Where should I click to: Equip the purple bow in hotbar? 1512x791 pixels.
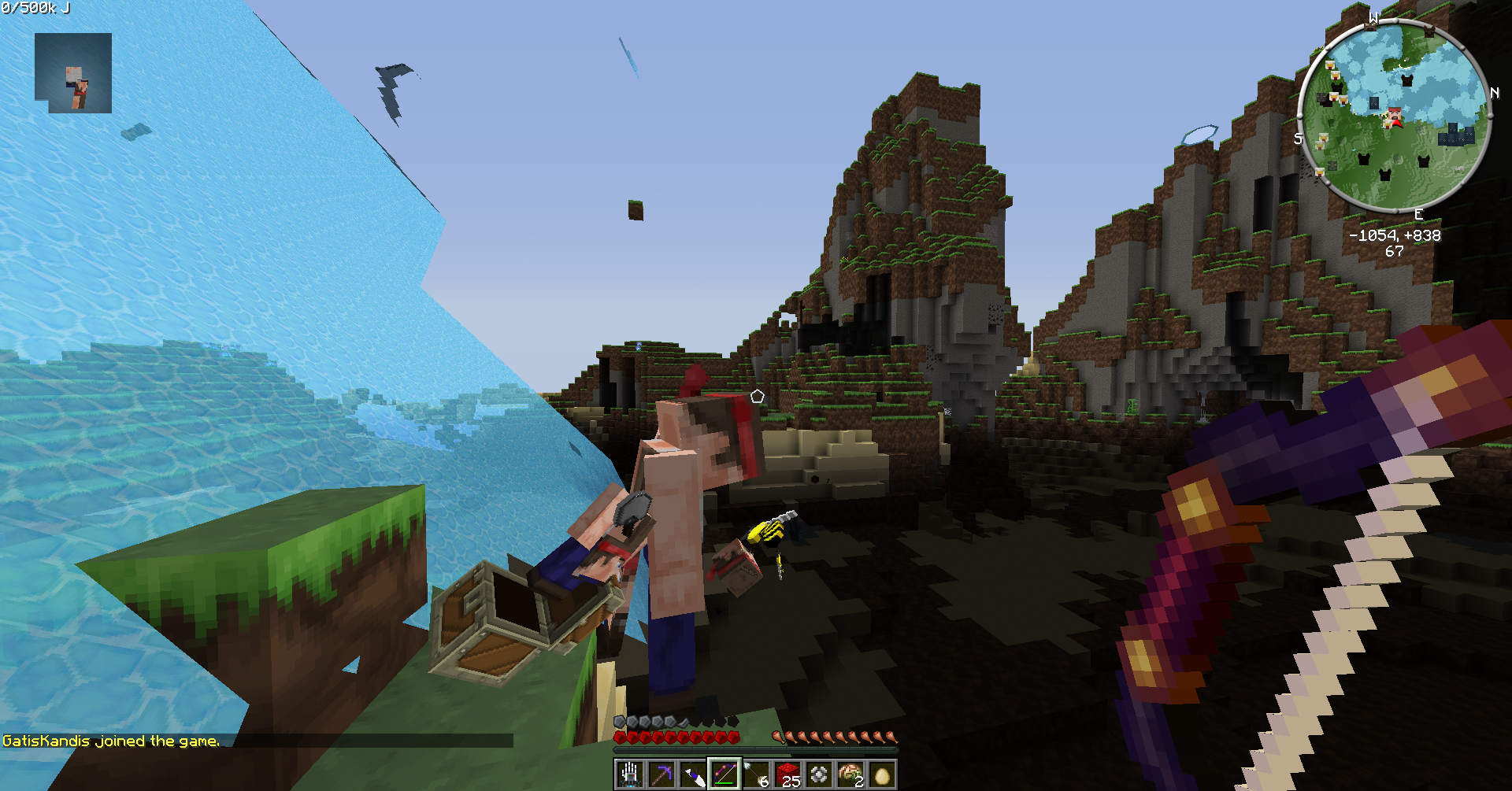click(724, 774)
